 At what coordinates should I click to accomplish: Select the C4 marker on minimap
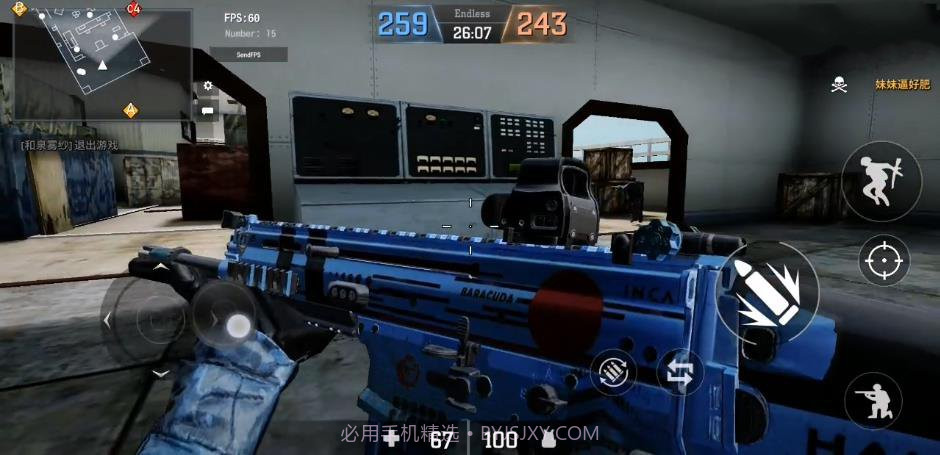(135, 9)
